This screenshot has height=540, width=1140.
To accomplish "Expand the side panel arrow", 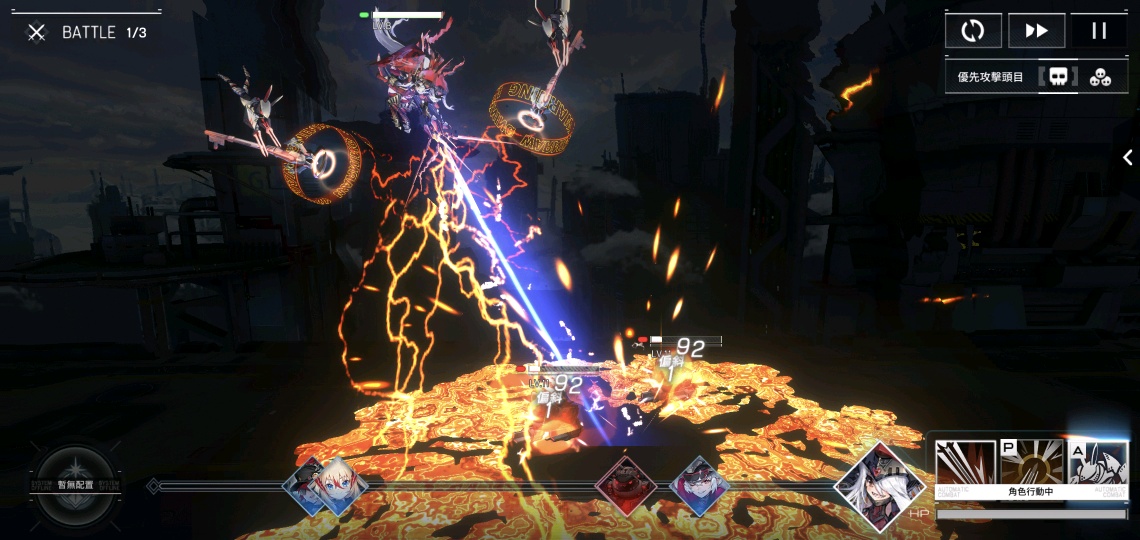I will coord(1127,157).
